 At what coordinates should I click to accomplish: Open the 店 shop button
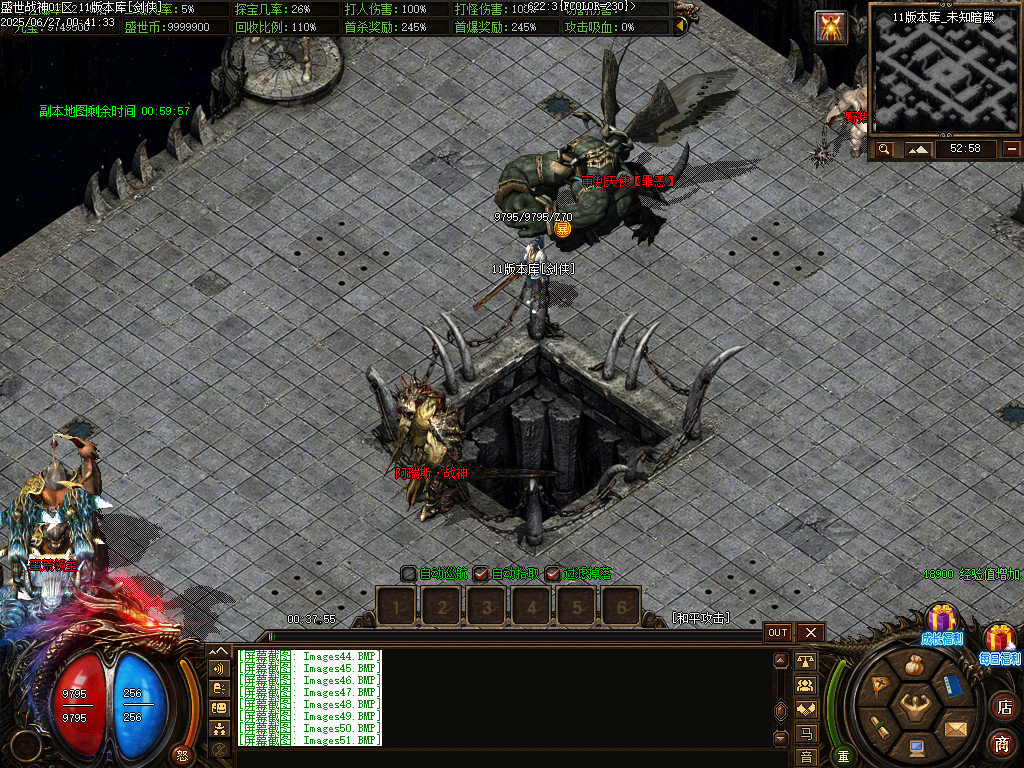coord(1003,707)
